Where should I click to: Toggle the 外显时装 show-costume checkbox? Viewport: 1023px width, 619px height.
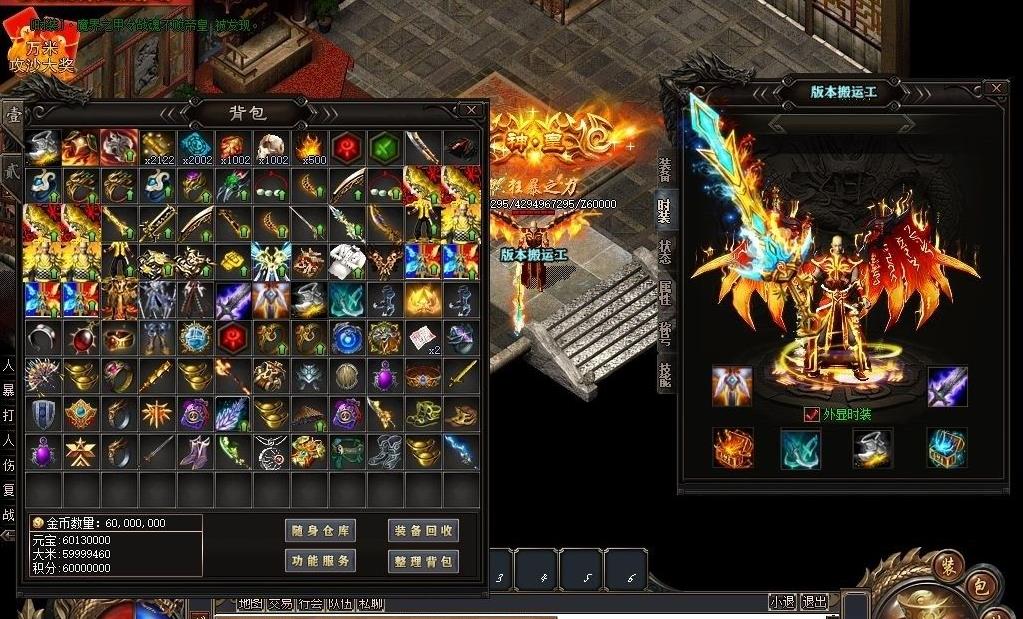812,414
